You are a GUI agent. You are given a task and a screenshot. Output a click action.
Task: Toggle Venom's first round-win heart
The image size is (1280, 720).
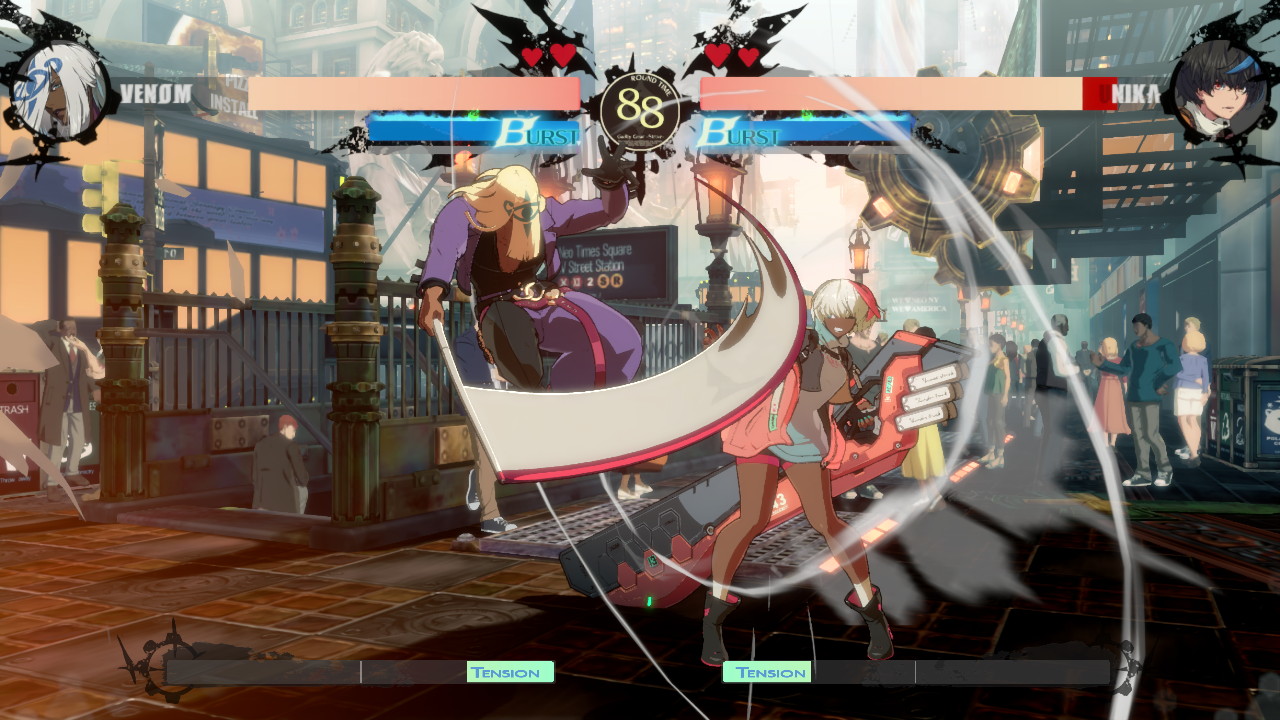tap(530, 58)
